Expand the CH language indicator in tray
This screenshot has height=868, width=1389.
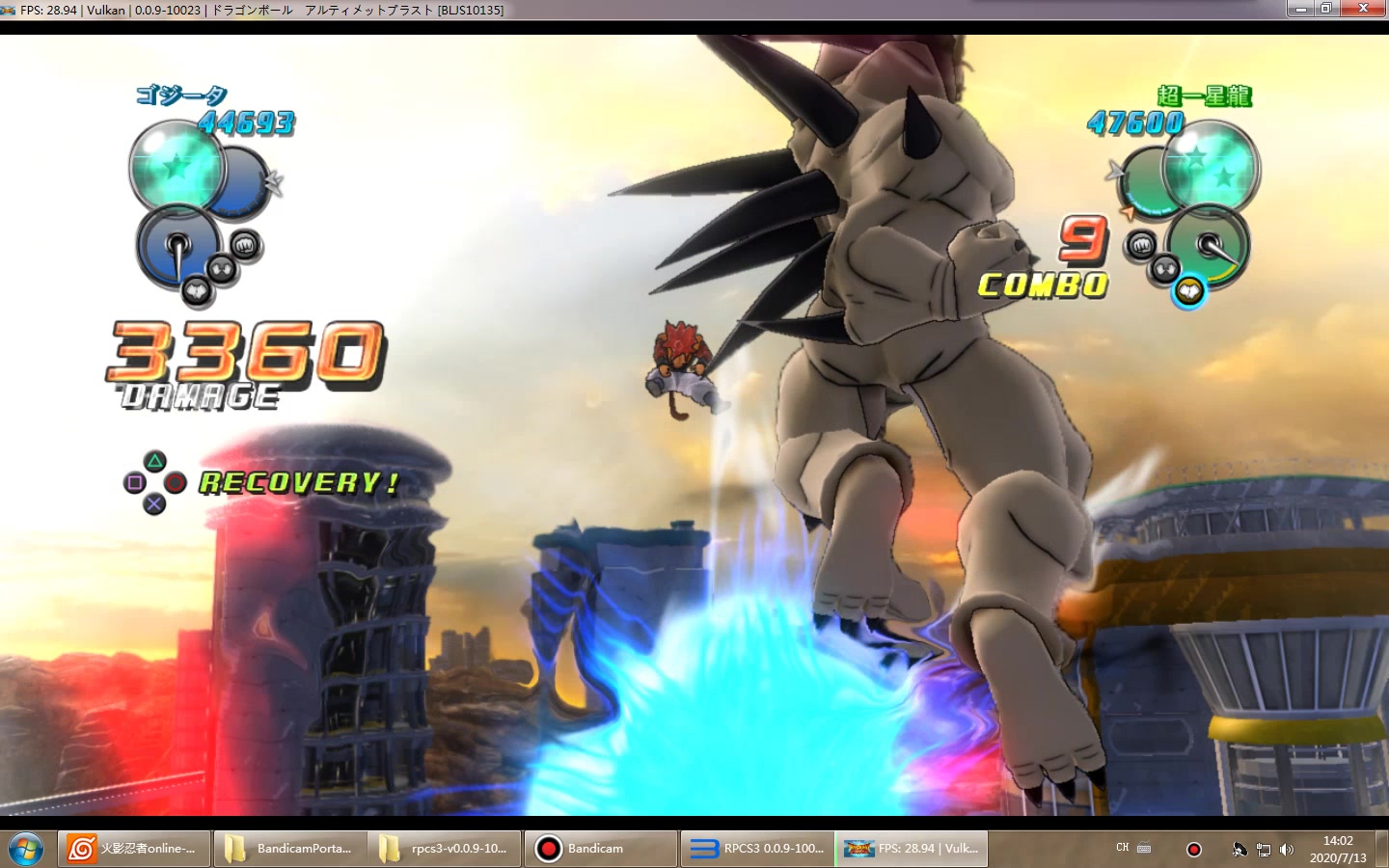pyautogui.click(x=1122, y=847)
